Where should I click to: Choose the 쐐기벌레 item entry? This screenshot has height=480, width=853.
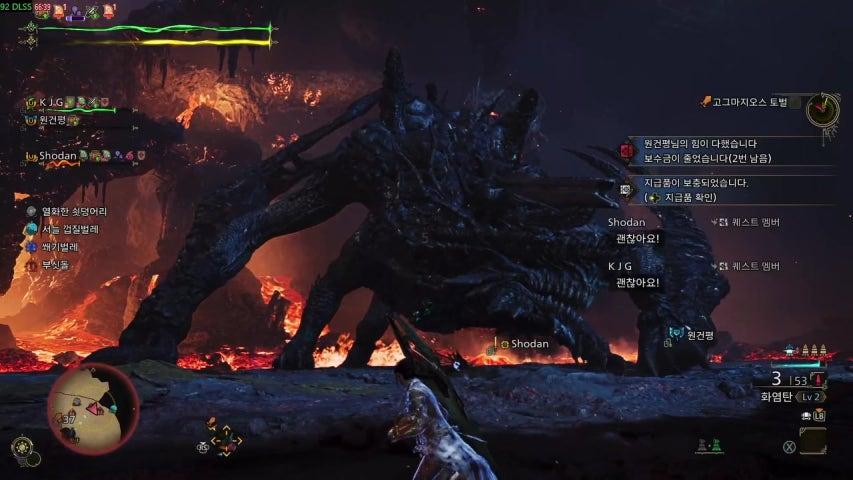point(58,246)
